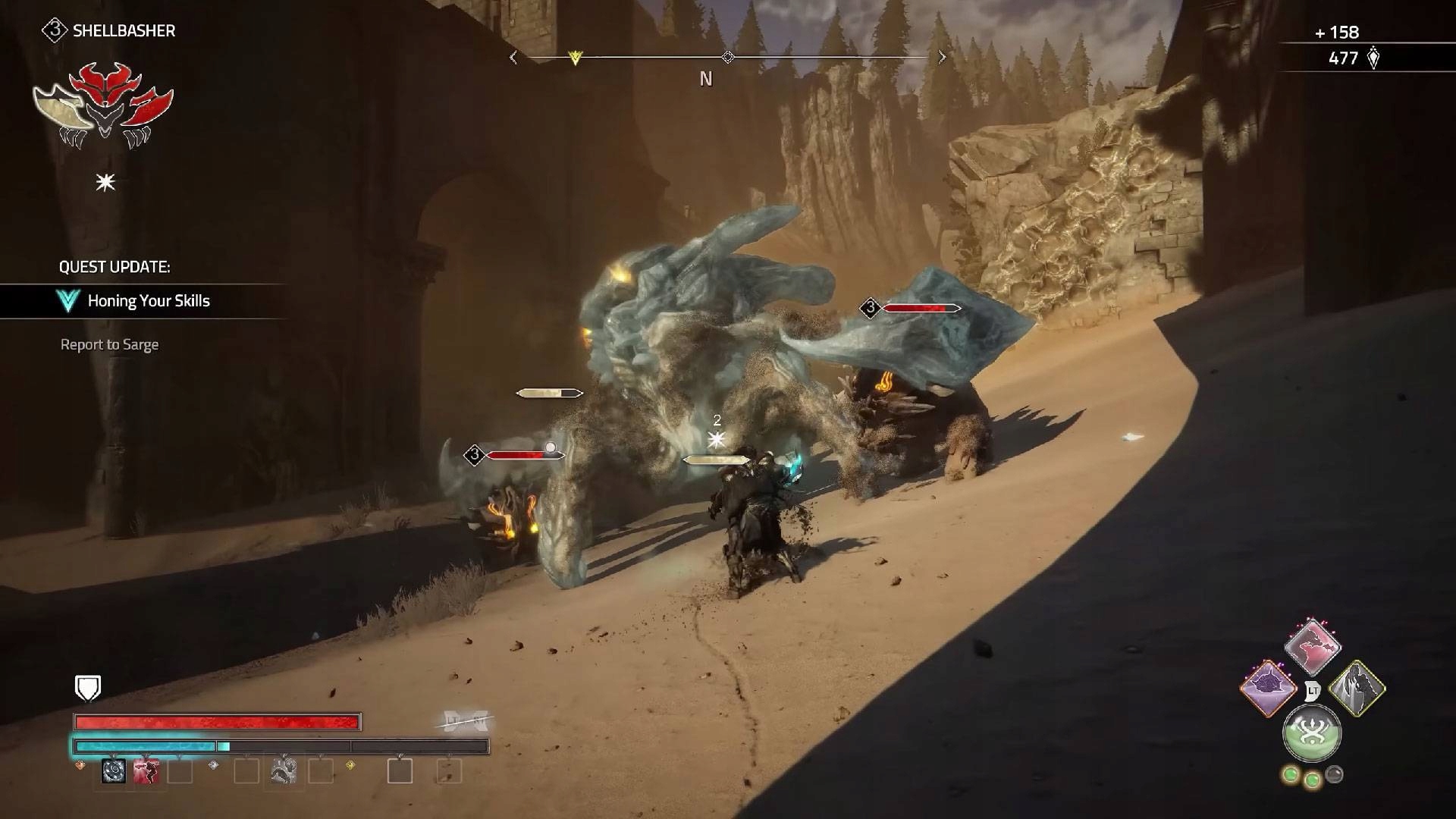Image resolution: width=1456 pixels, height=819 pixels.
Task: Activate the purple diamond ability icon
Action: [1267, 688]
